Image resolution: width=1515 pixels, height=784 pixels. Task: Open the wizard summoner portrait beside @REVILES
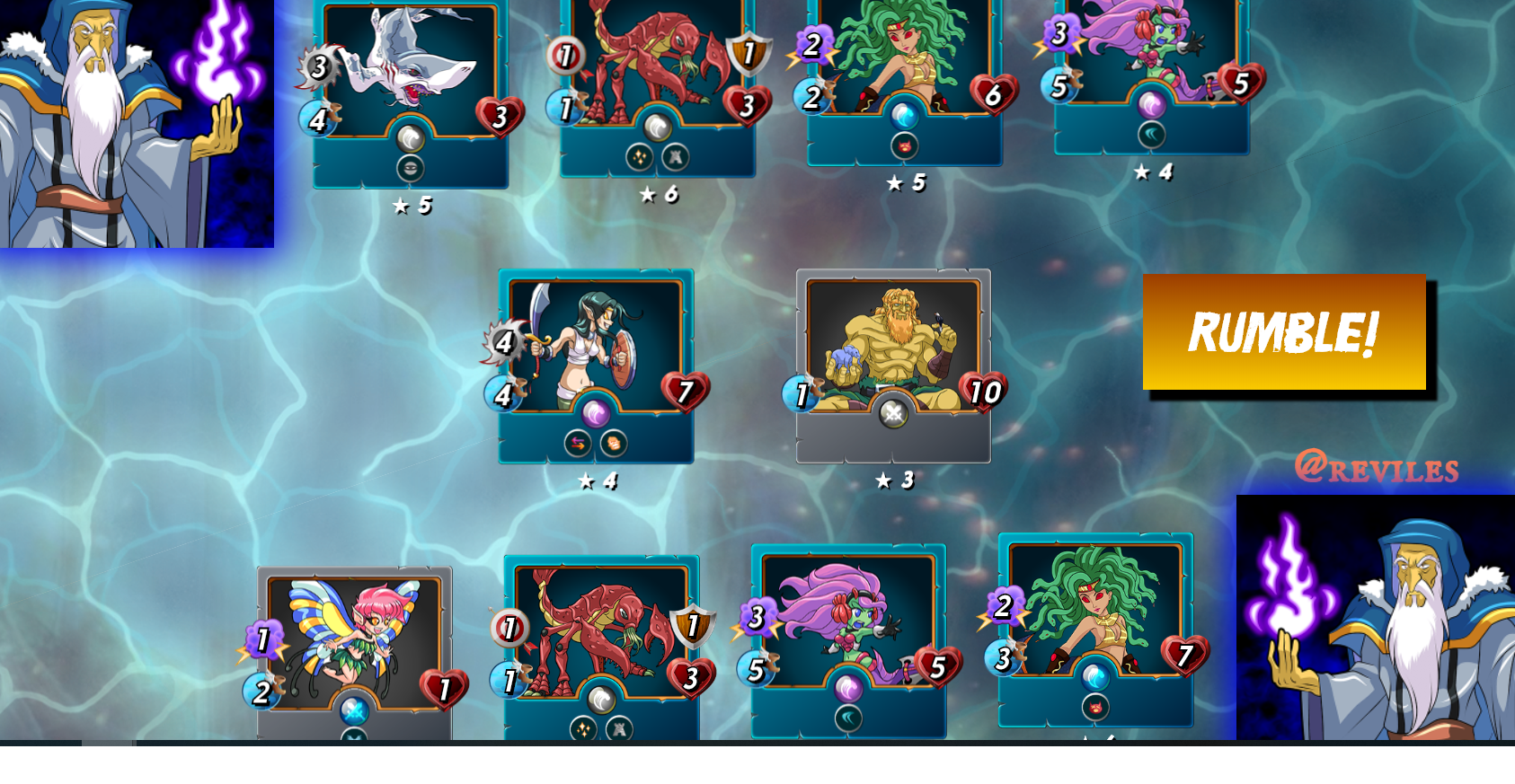[1375, 618]
